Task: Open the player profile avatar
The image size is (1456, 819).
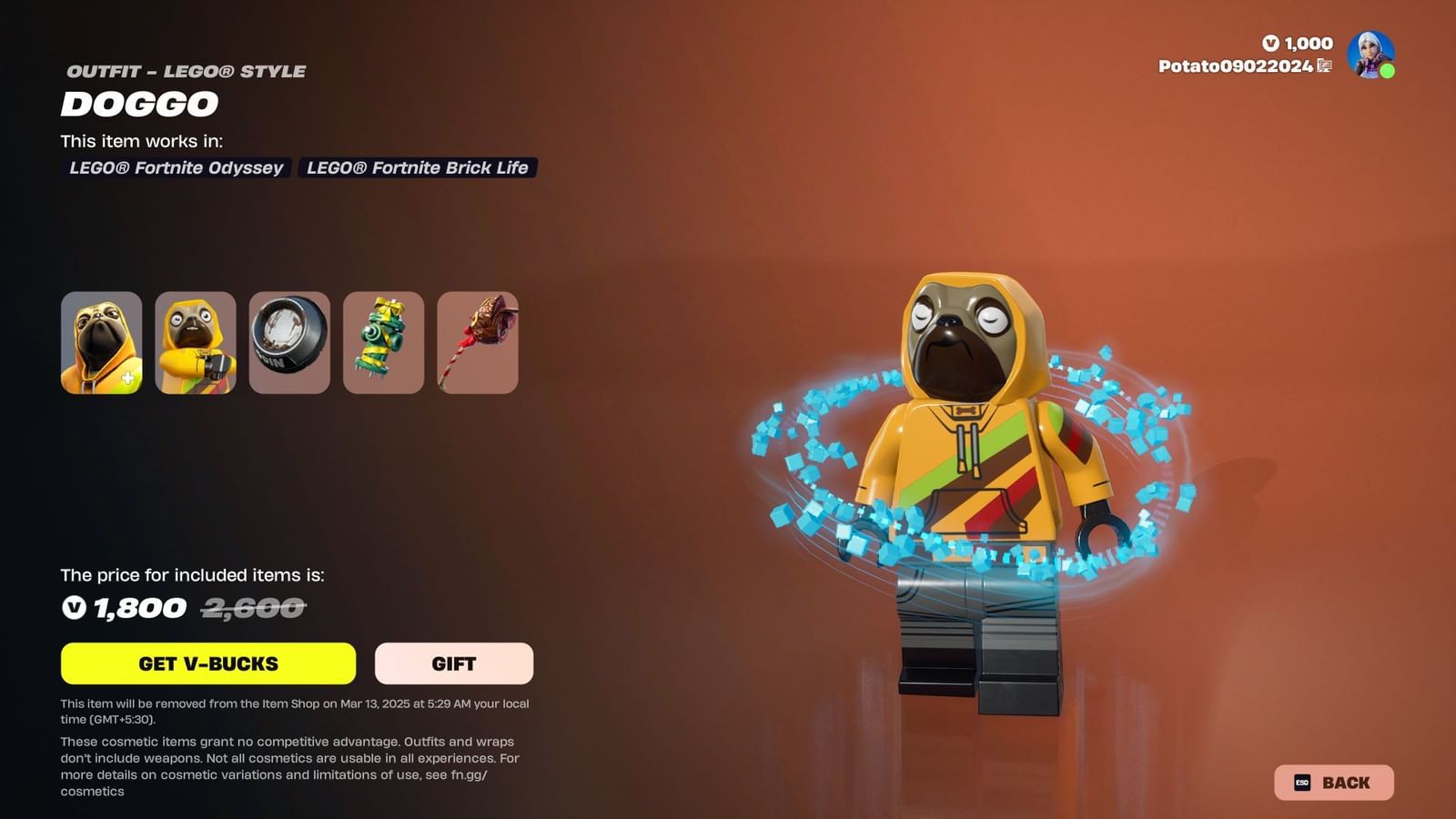Action: [1370, 53]
